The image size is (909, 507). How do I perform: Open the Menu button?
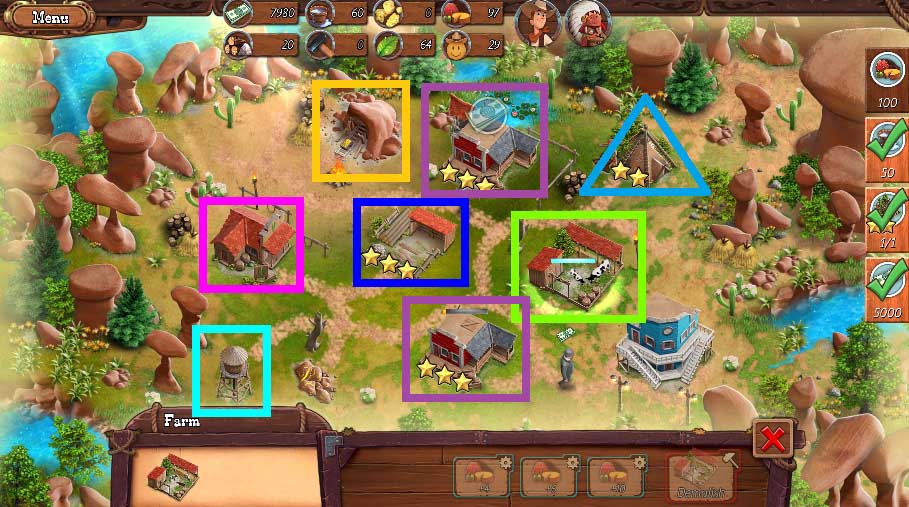(48, 17)
